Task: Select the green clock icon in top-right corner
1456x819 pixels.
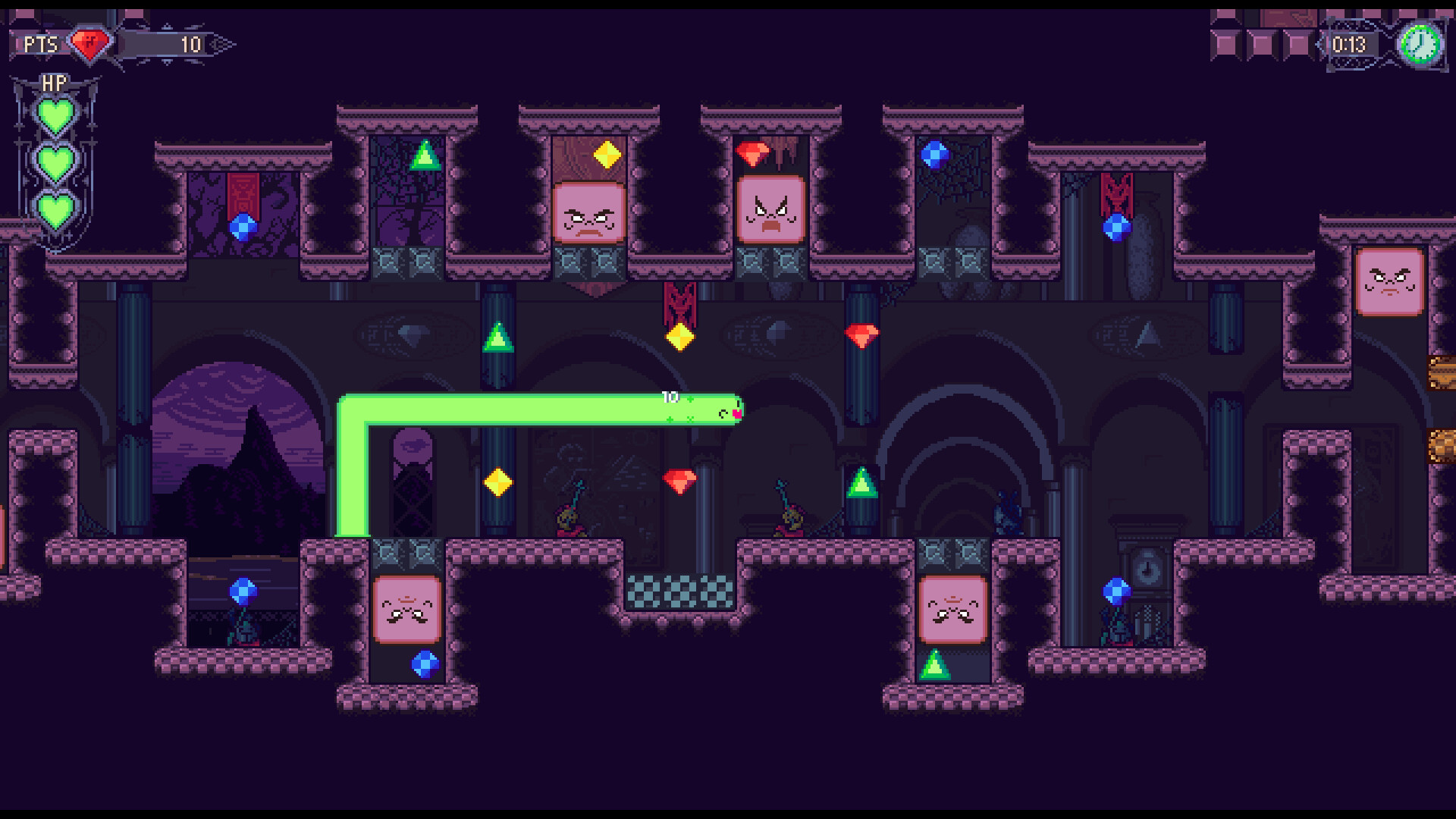Action: 1420,43
